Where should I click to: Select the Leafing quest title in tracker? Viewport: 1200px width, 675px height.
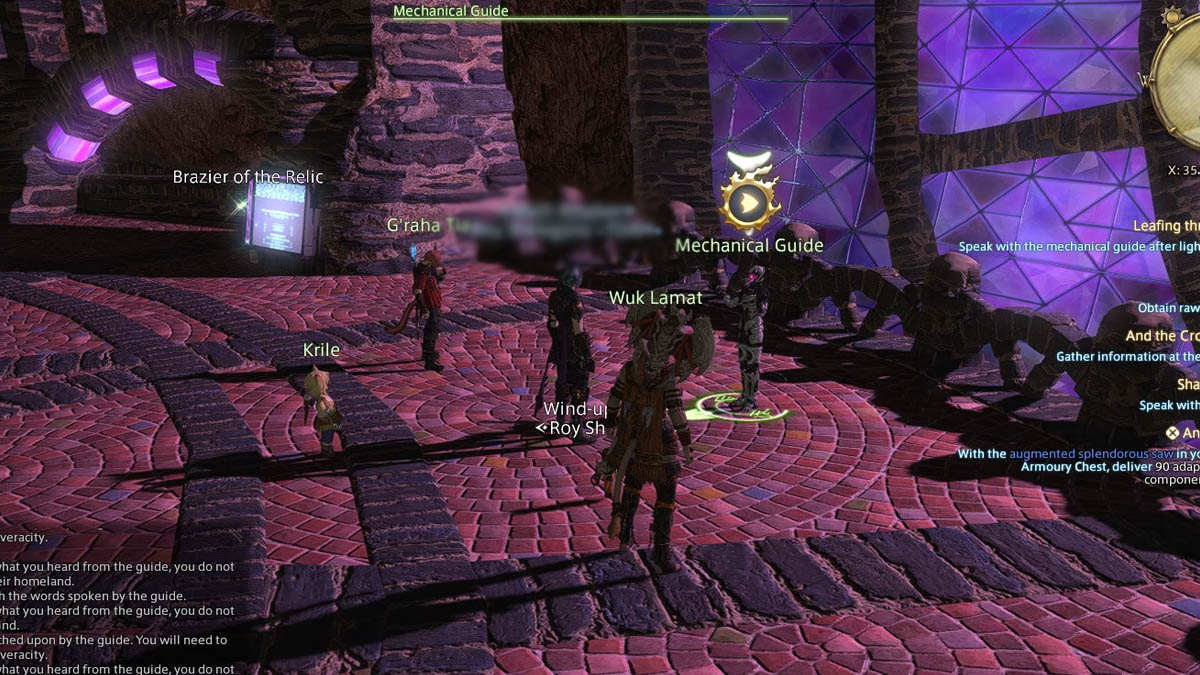coord(1166,227)
